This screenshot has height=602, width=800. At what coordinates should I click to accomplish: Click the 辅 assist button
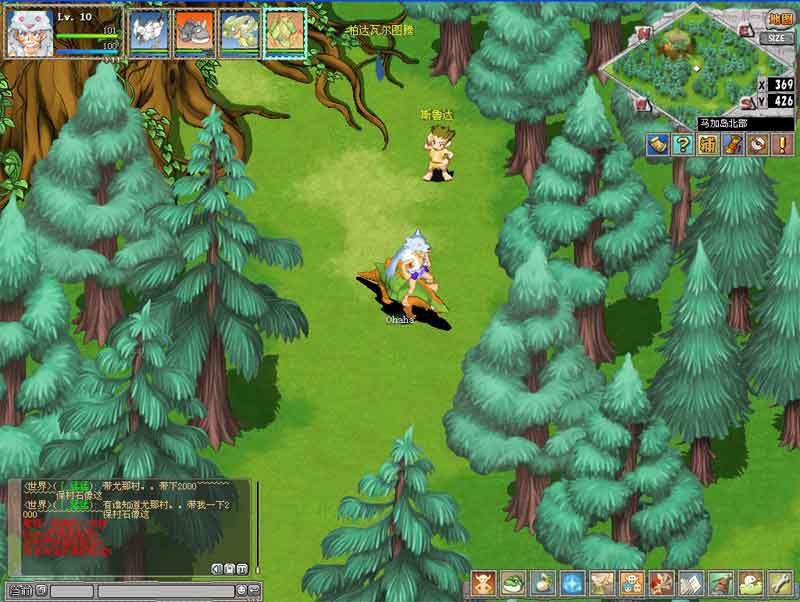click(707, 144)
